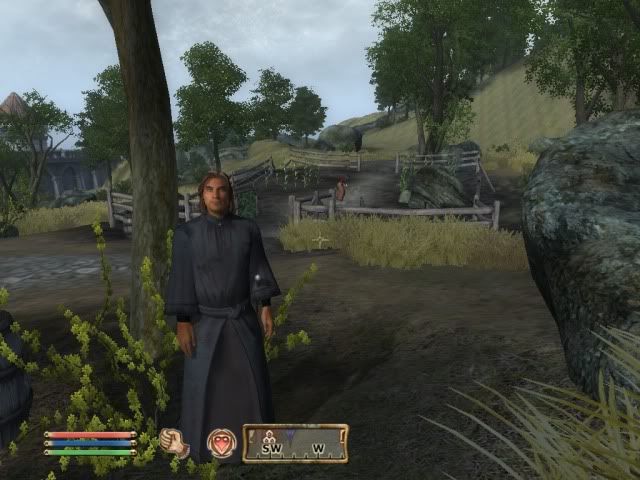Click the fist weapon icon
The width and height of the screenshot is (640, 480).
pyautogui.click(x=175, y=442)
